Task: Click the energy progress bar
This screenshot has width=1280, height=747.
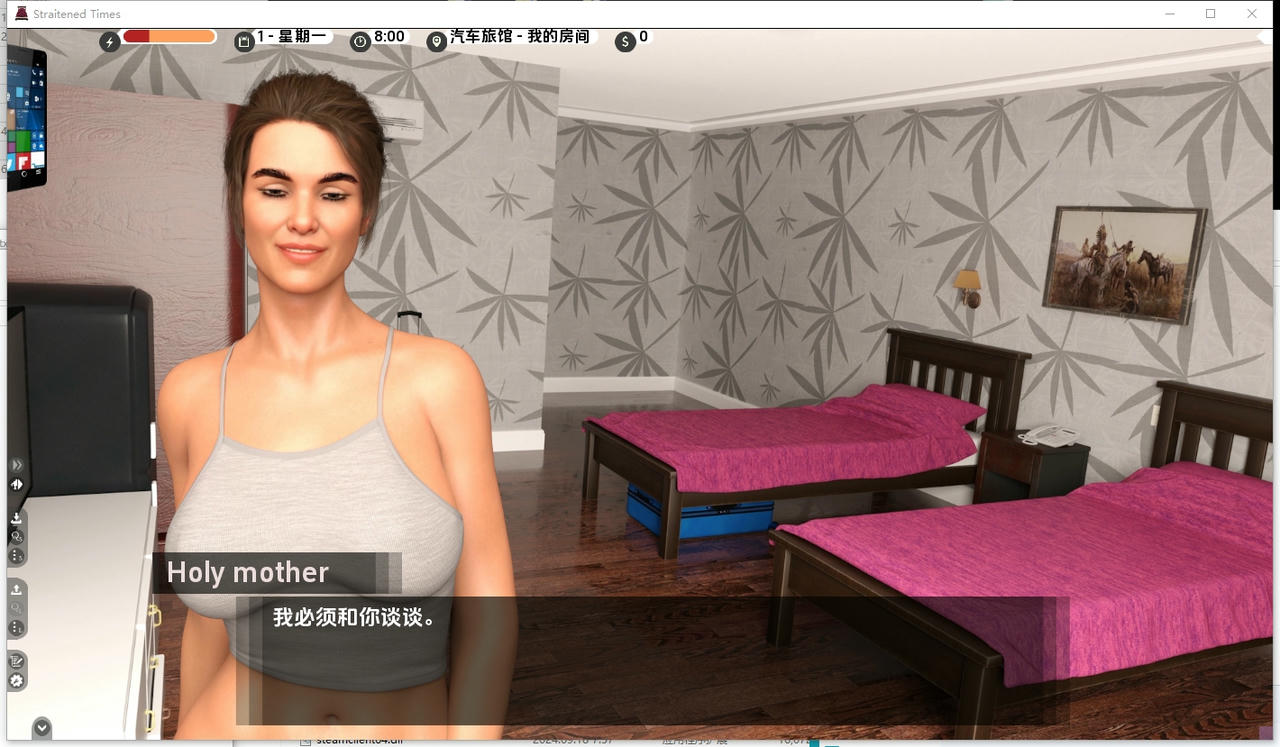Action: (x=168, y=35)
